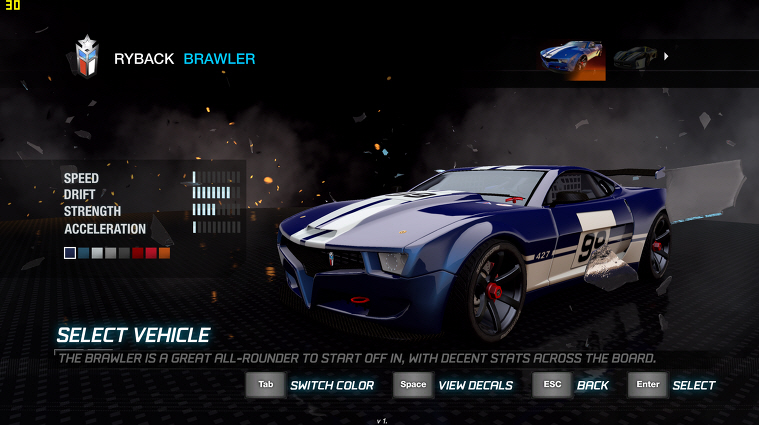Click the next vehicle arrow
The width and height of the screenshot is (759, 425).
click(666, 56)
